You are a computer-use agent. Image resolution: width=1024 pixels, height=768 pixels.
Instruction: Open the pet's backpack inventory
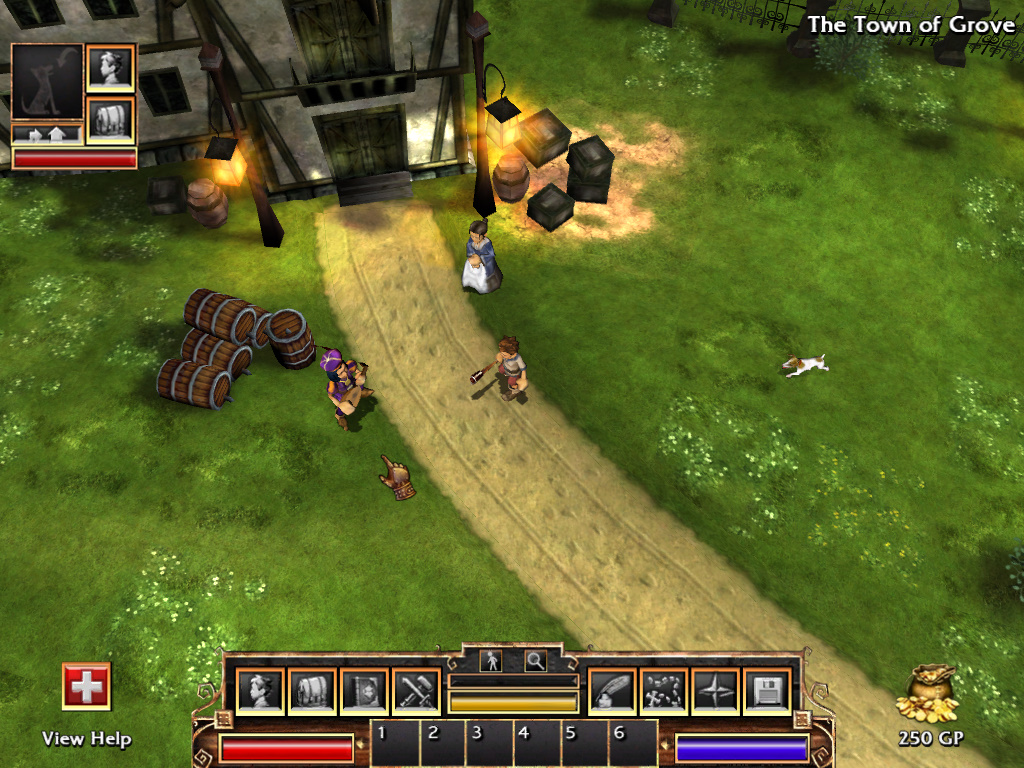click(110, 119)
